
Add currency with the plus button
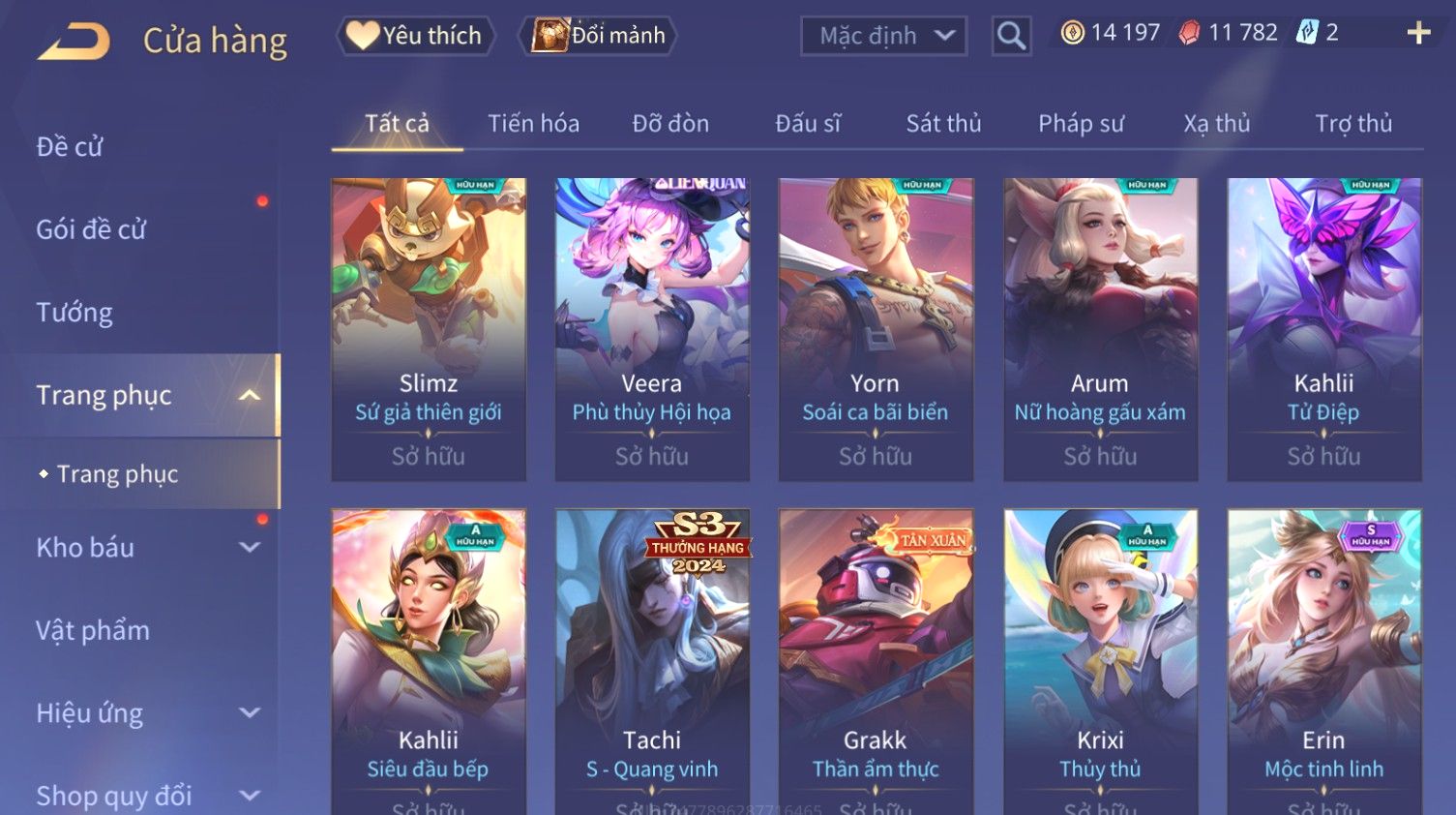click(1418, 33)
